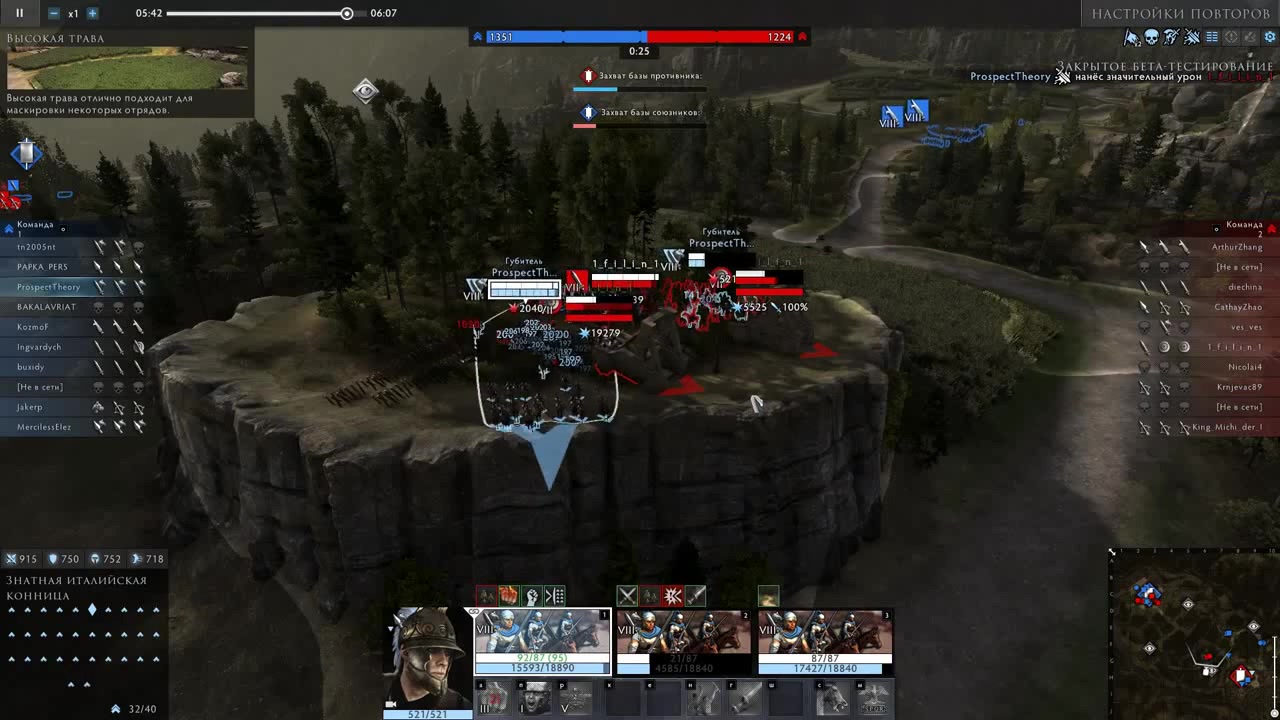Pause the replay playback

click(19, 13)
